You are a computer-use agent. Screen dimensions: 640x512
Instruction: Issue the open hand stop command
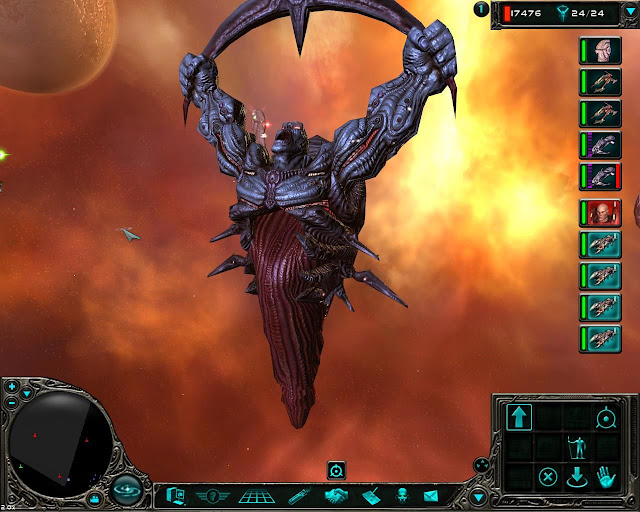pos(606,476)
